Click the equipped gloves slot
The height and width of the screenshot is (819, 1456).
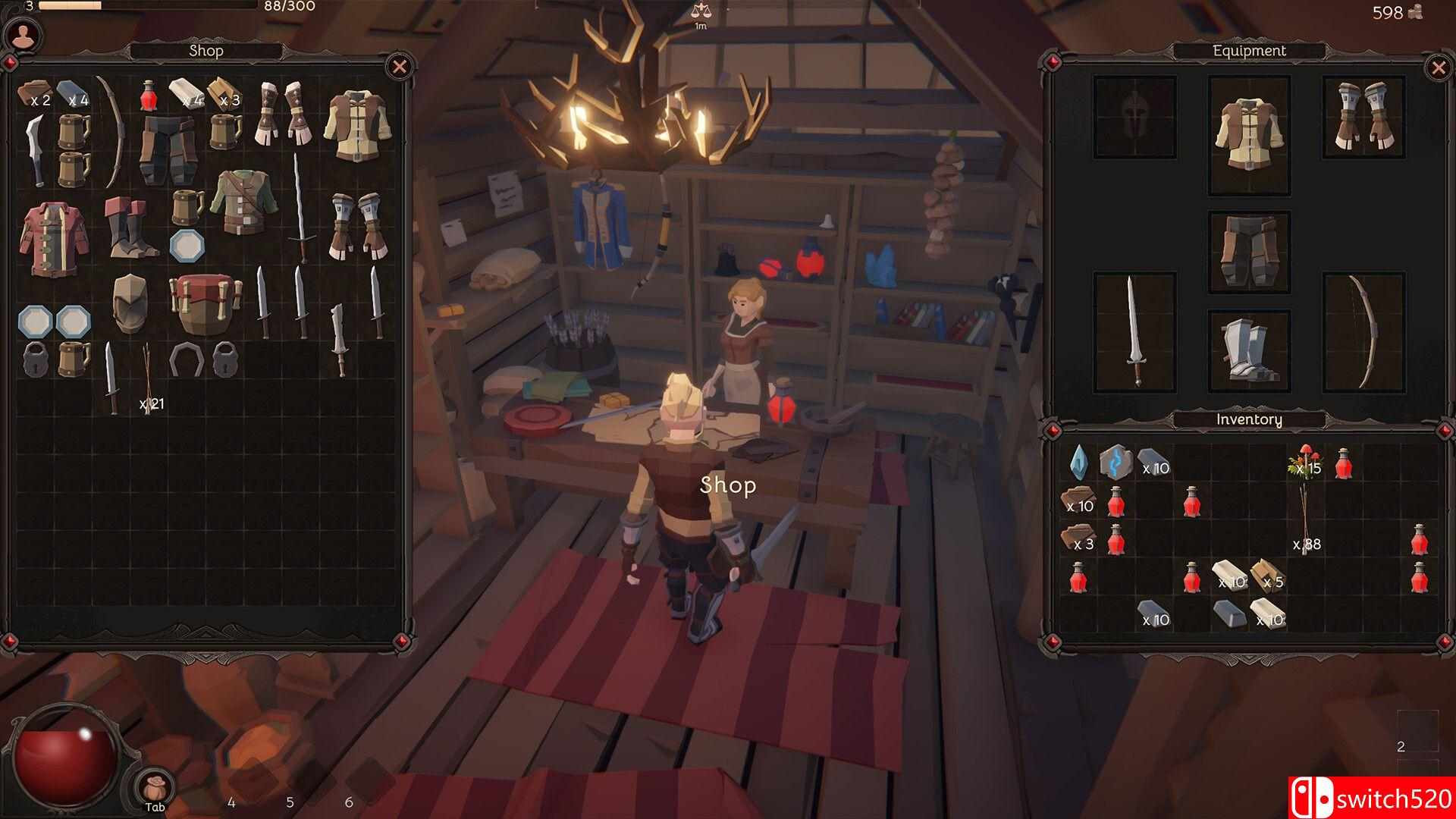(1363, 118)
